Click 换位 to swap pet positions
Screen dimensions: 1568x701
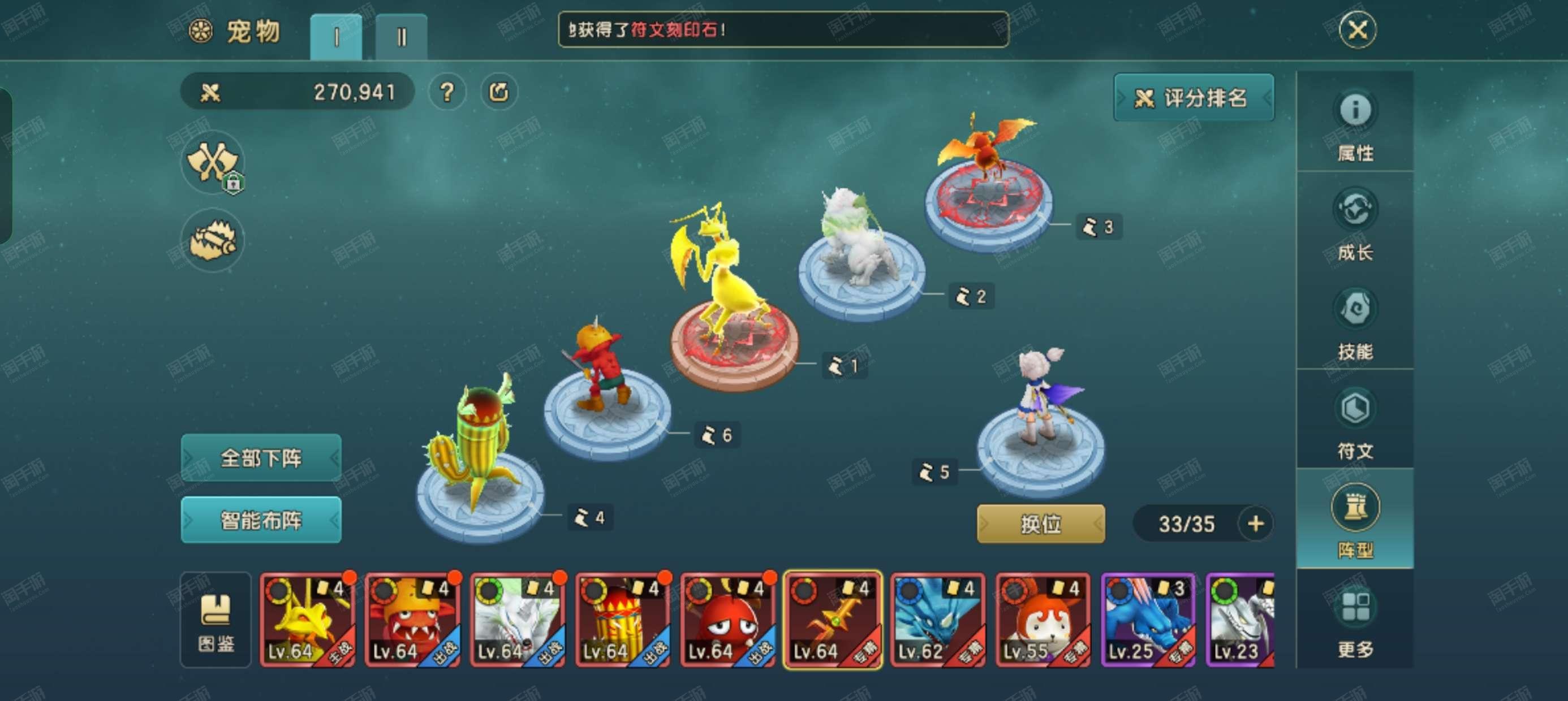tap(1041, 525)
